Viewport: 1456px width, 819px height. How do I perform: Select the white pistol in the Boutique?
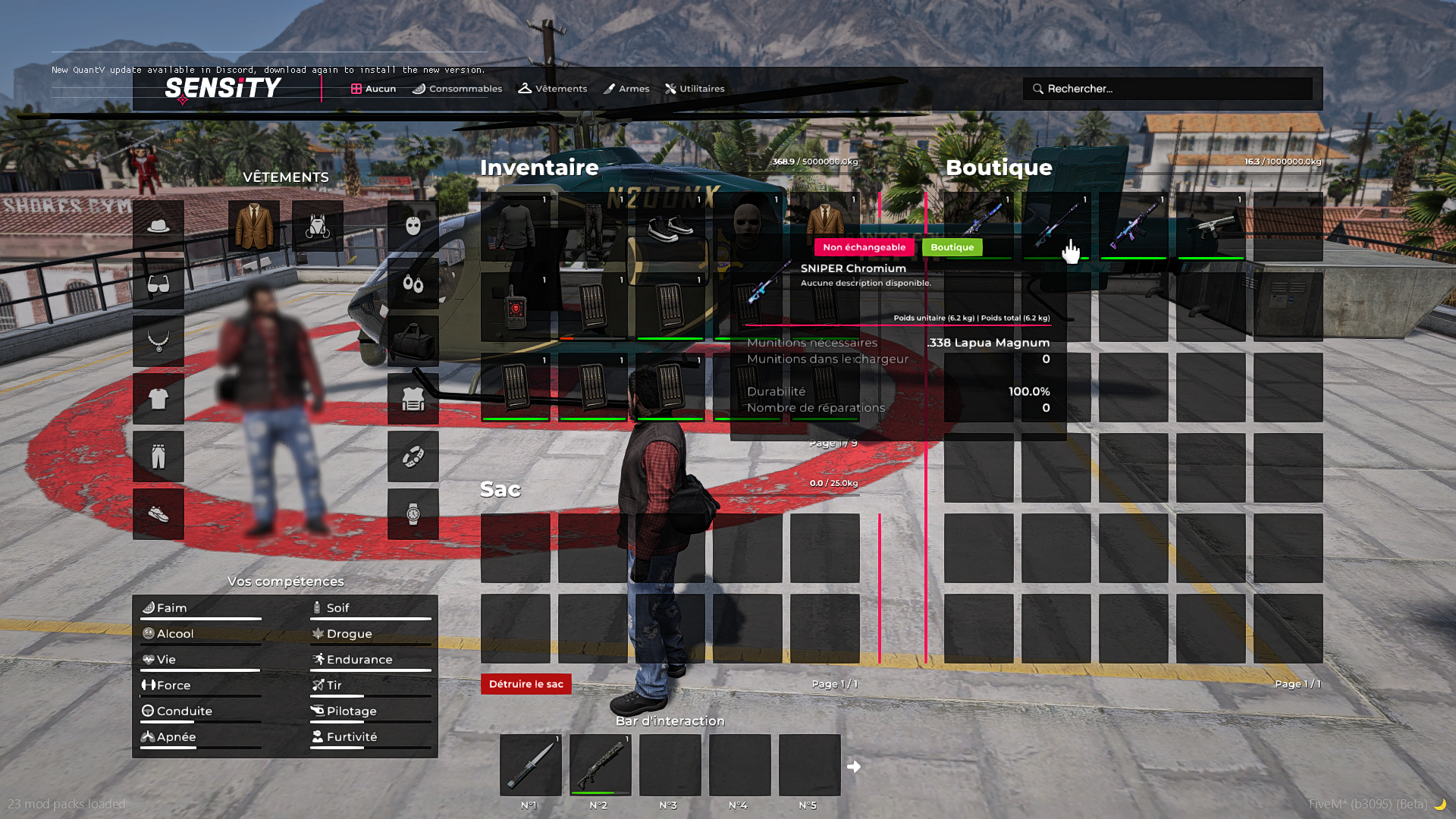click(1211, 226)
